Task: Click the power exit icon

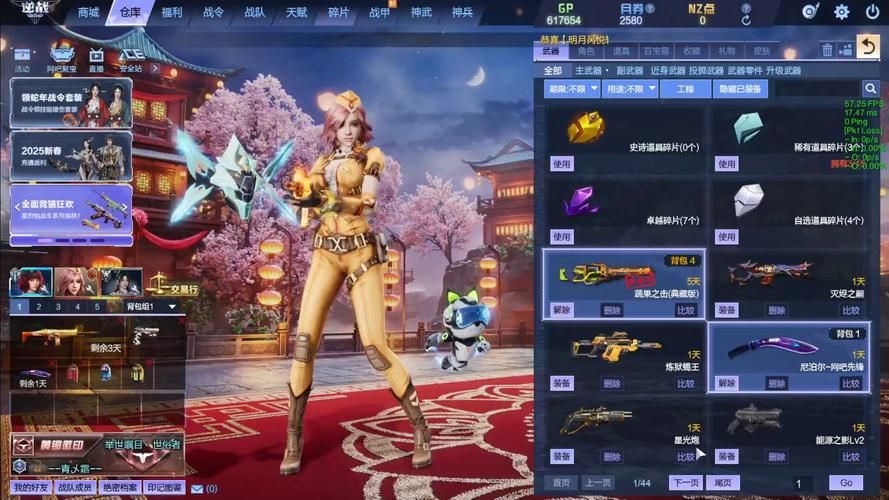Action: [872, 12]
